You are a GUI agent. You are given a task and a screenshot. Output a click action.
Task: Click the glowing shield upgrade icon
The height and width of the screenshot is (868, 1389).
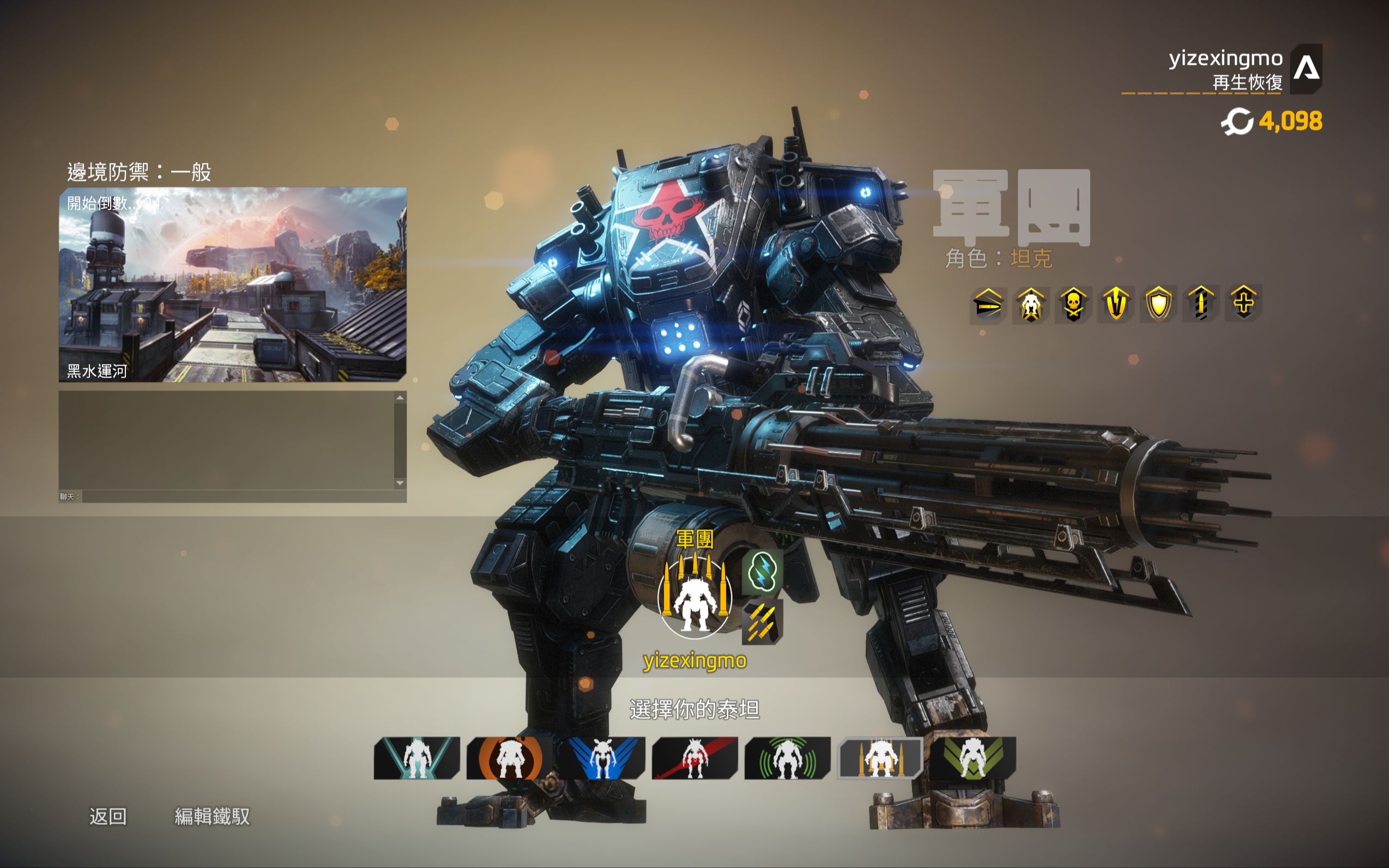[1158, 304]
